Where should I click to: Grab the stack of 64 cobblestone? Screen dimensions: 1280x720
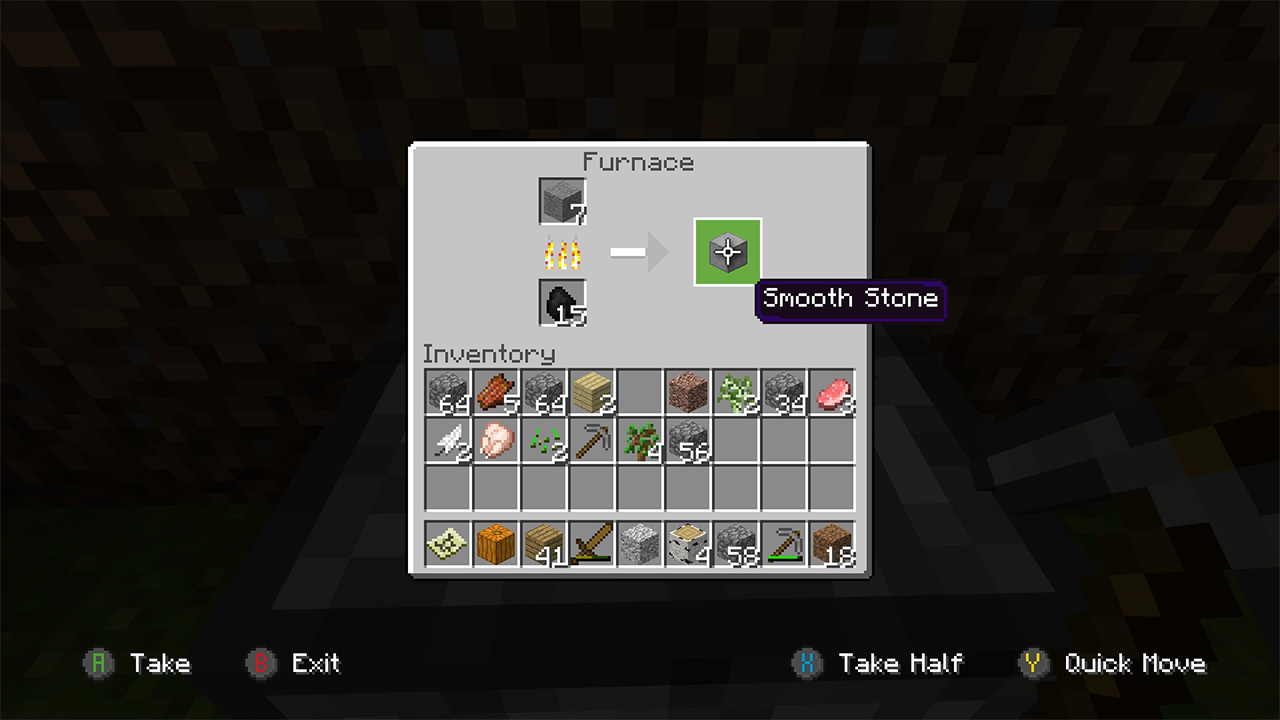(447, 393)
